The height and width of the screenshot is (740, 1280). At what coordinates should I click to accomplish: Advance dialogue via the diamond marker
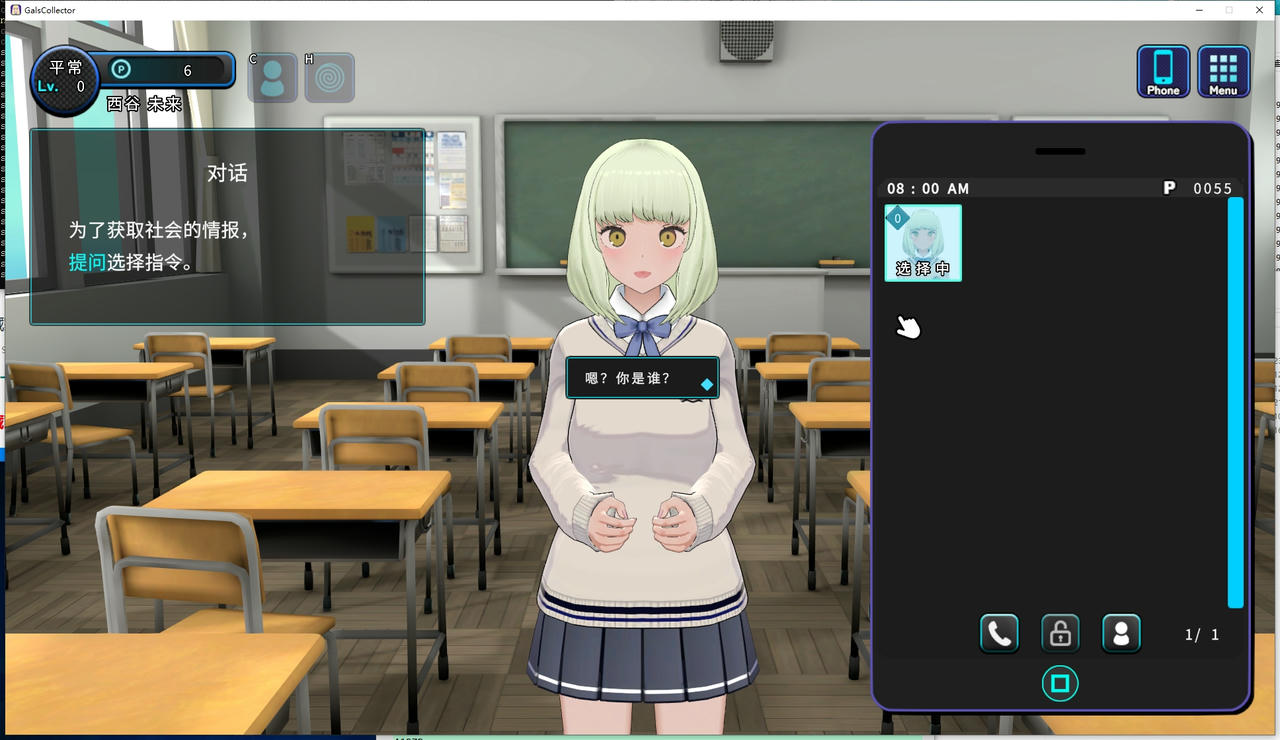click(x=707, y=381)
